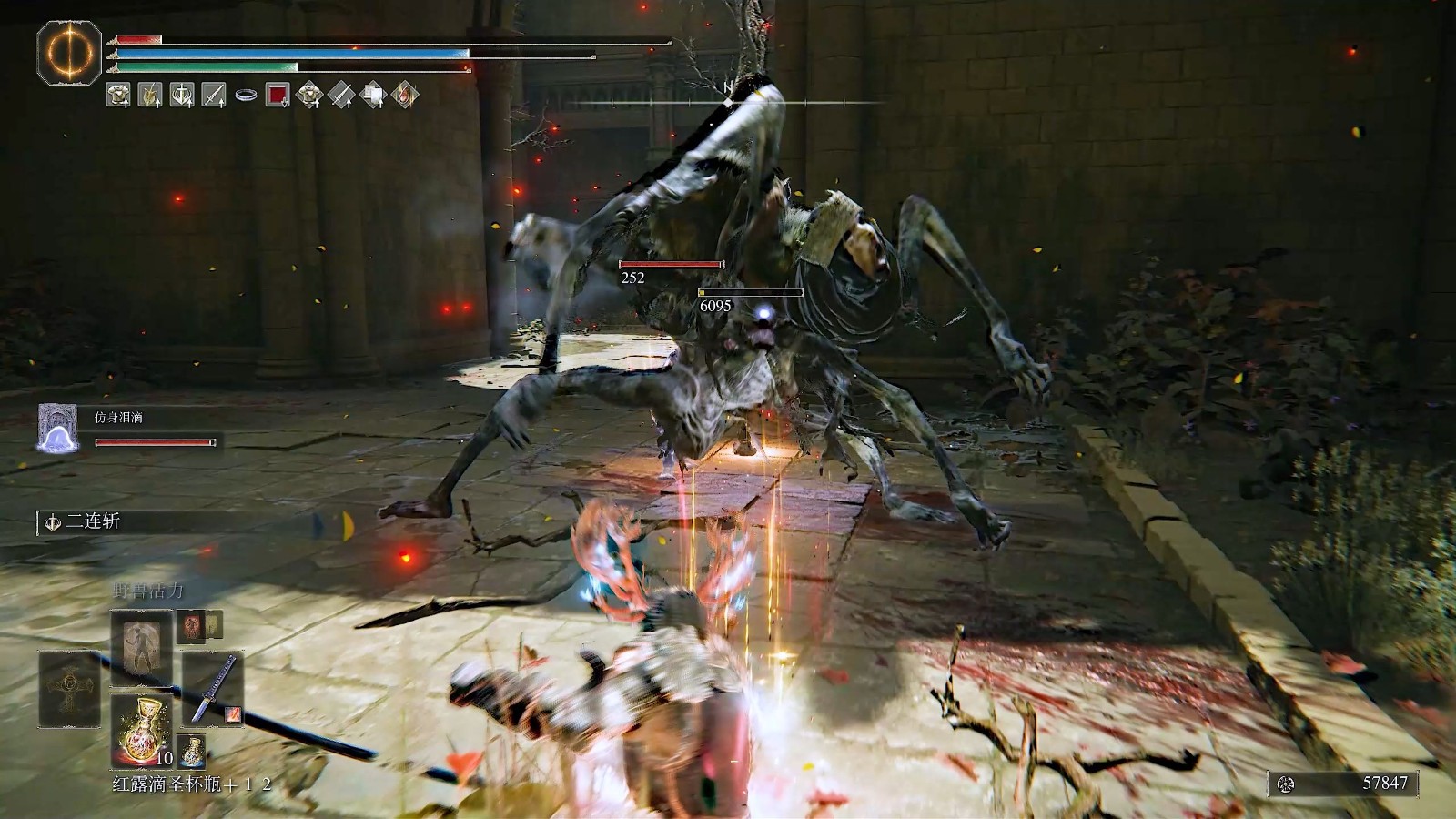This screenshot has height=819, width=1456.
Task: Click the small blue Cerulean flask icon
Action: pos(191,751)
